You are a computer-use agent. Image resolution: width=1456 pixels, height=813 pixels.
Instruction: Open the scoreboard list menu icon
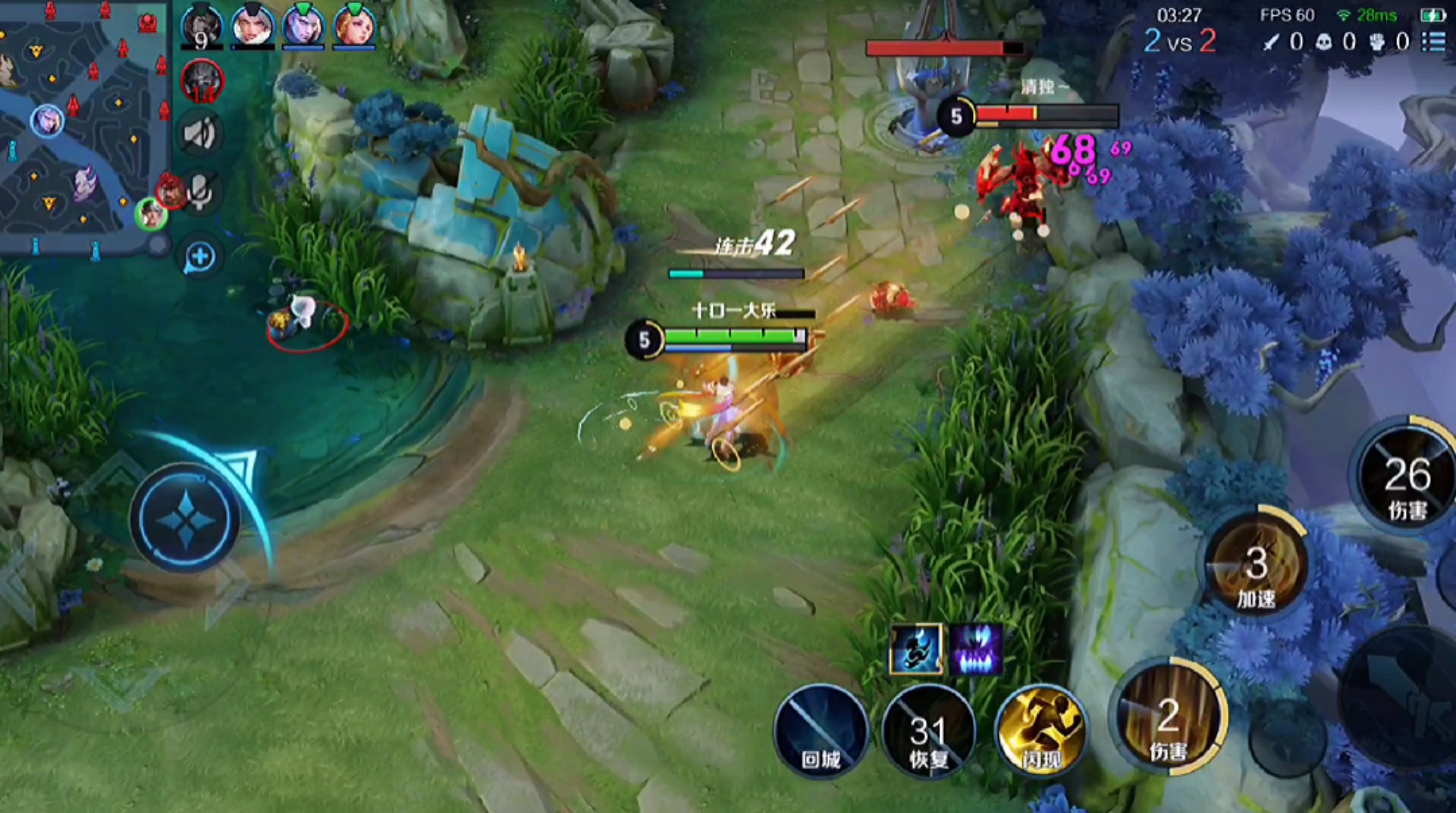coord(1432,41)
